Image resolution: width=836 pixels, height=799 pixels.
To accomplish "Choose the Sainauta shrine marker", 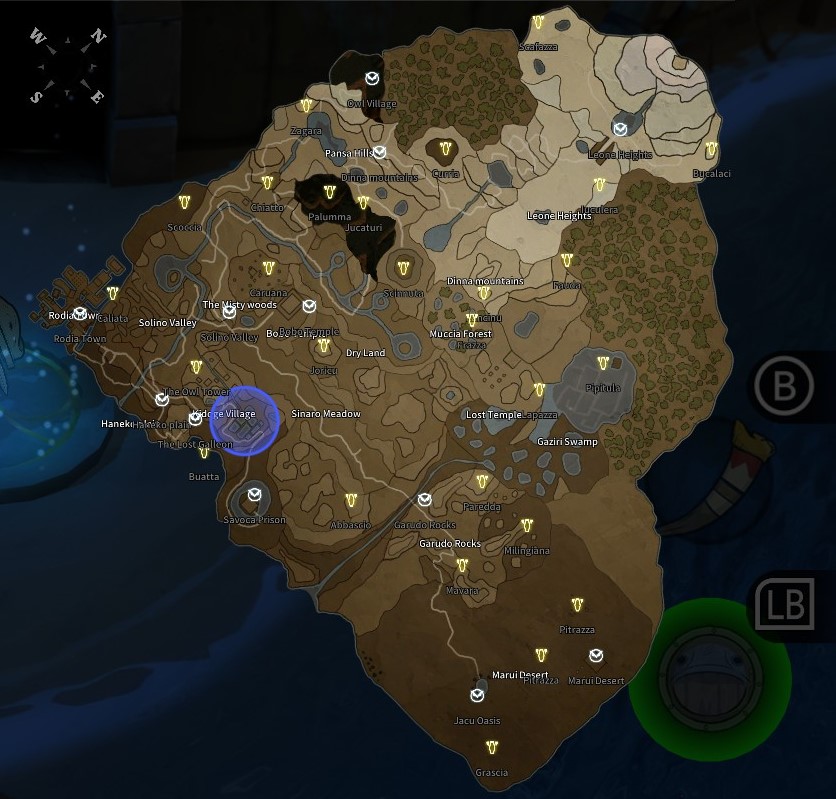I will [x=404, y=268].
